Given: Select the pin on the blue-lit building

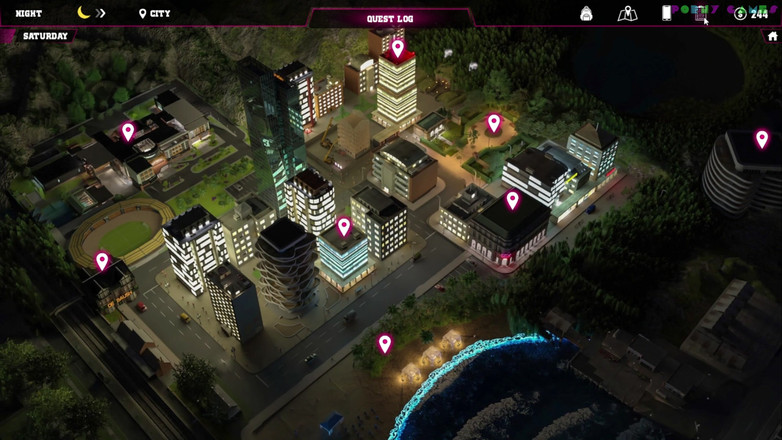Looking at the screenshot, I should click(344, 227).
